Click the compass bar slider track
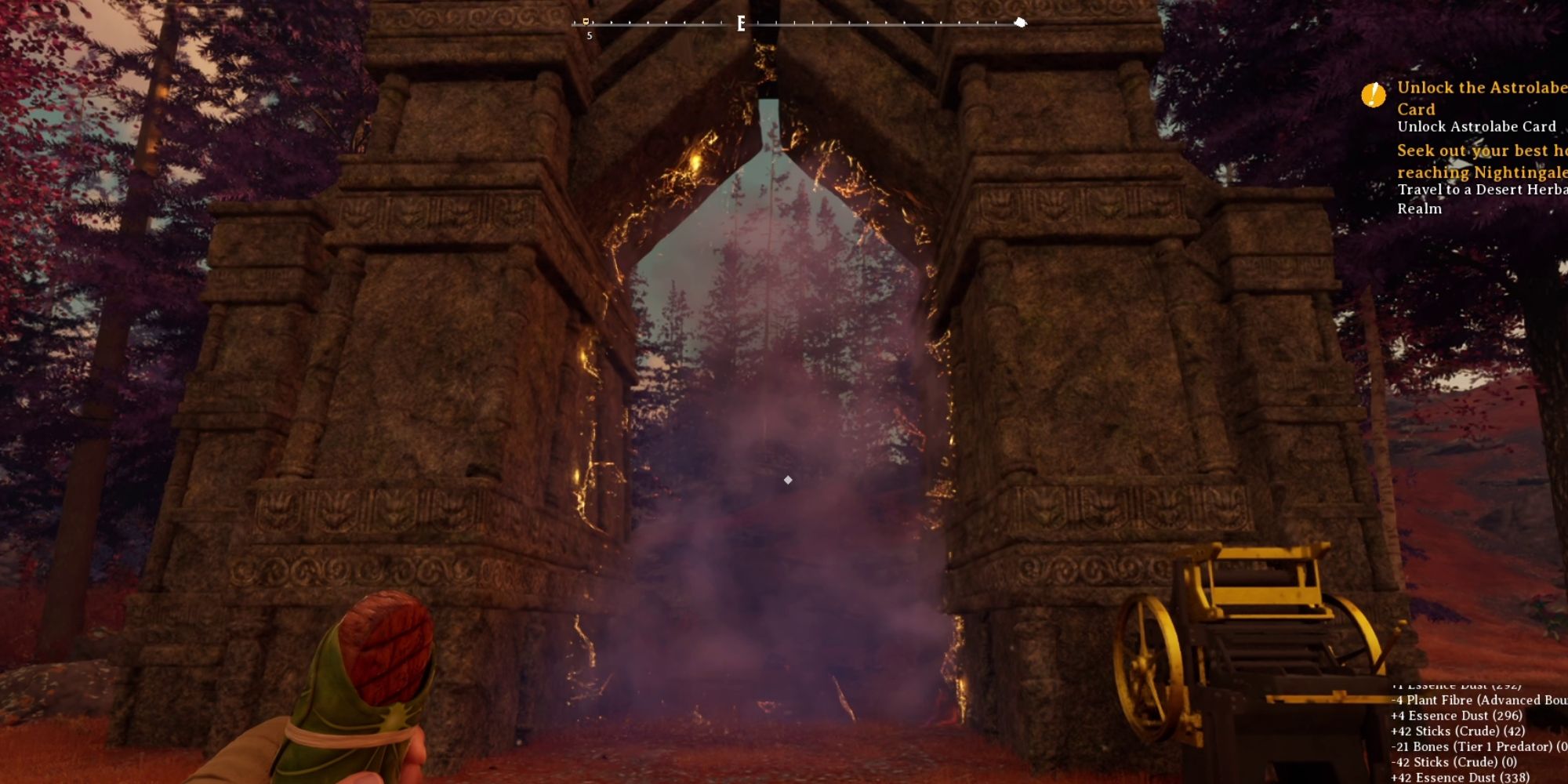The image size is (1568, 784). (800, 23)
